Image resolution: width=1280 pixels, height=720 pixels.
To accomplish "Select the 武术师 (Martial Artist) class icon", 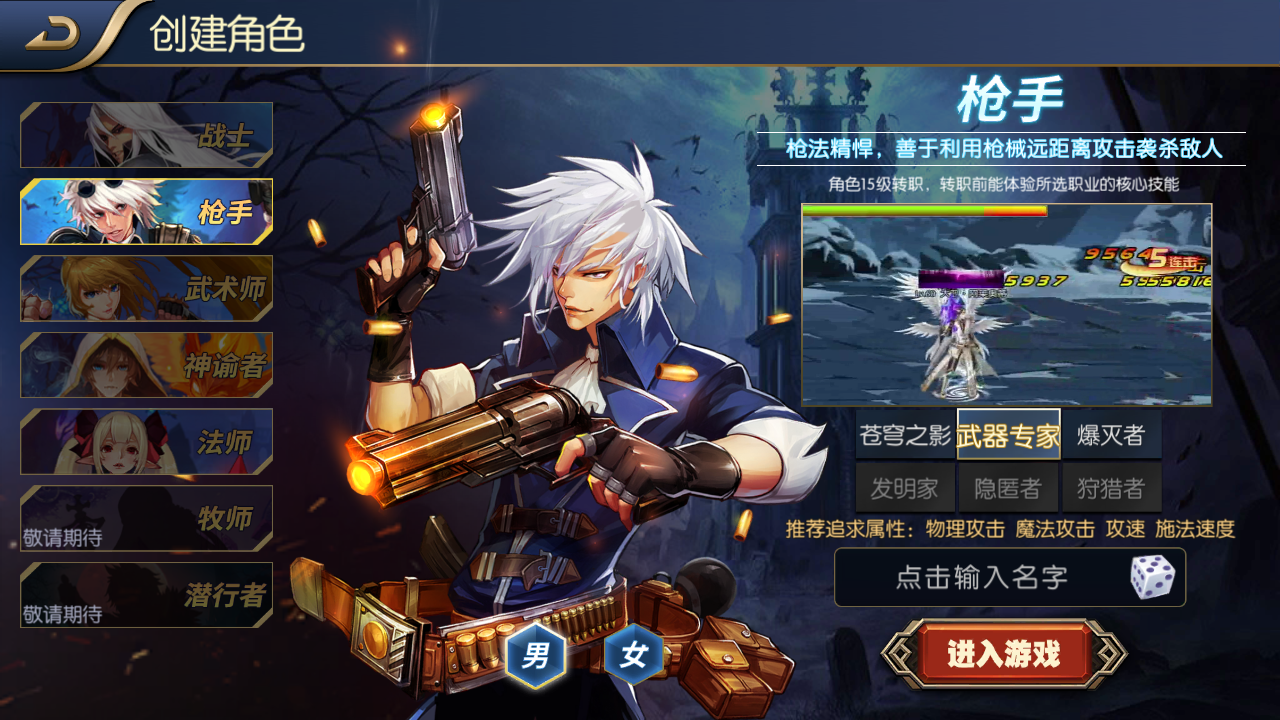I will pyautogui.click(x=144, y=288).
